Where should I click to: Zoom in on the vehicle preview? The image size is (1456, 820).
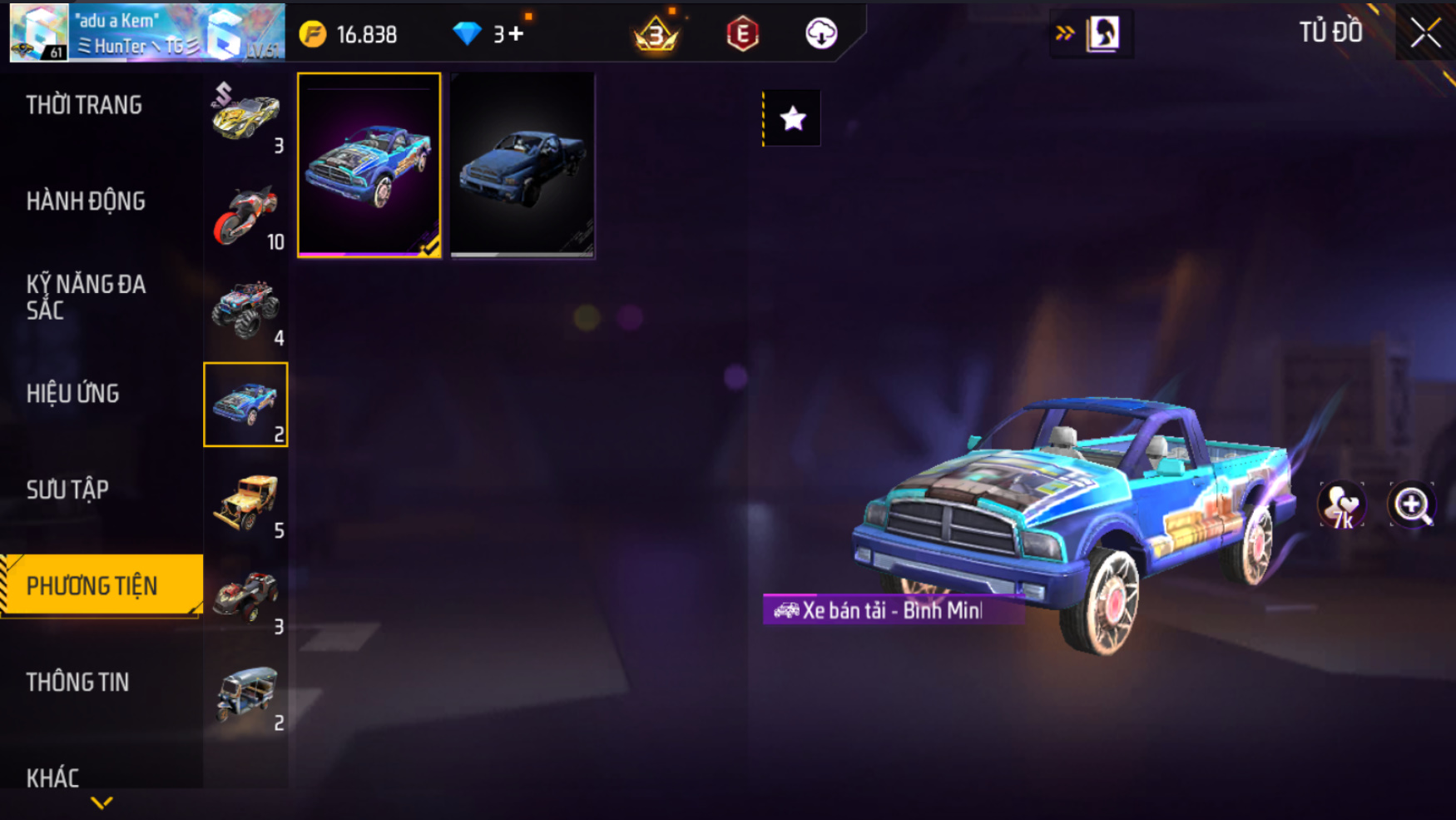coord(1411,505)
